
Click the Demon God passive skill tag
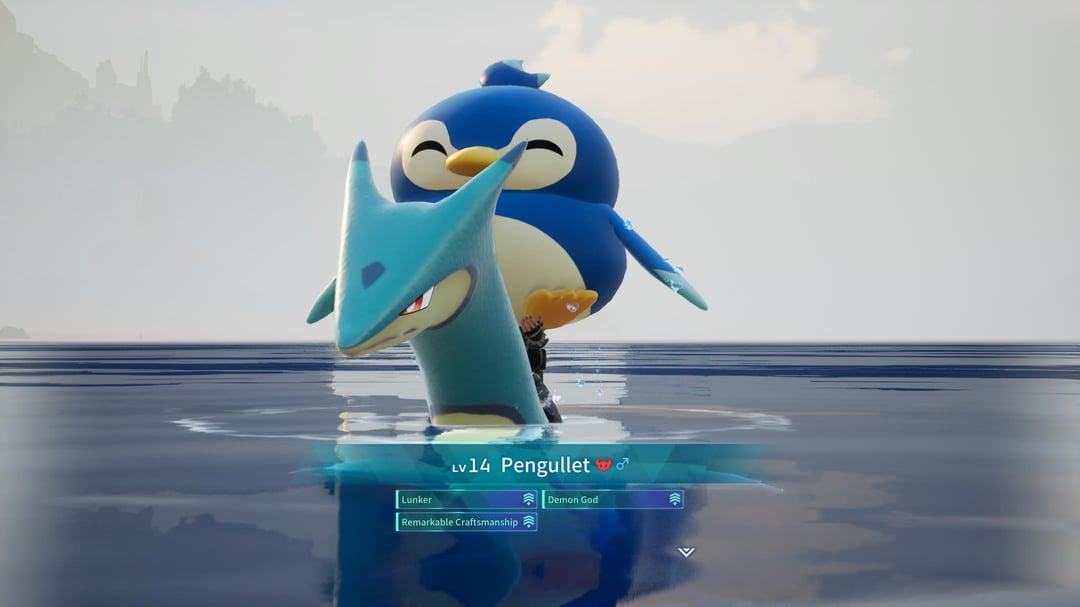tap(613, 499)
